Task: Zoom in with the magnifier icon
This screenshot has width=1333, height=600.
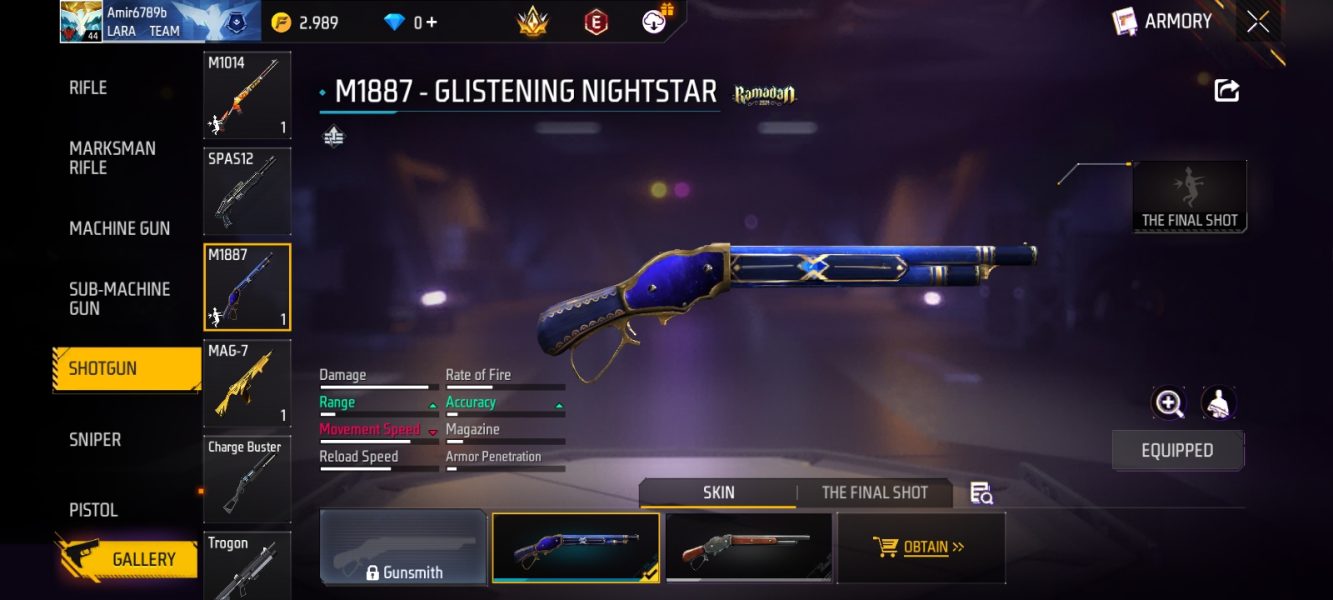Action: 1168,403
